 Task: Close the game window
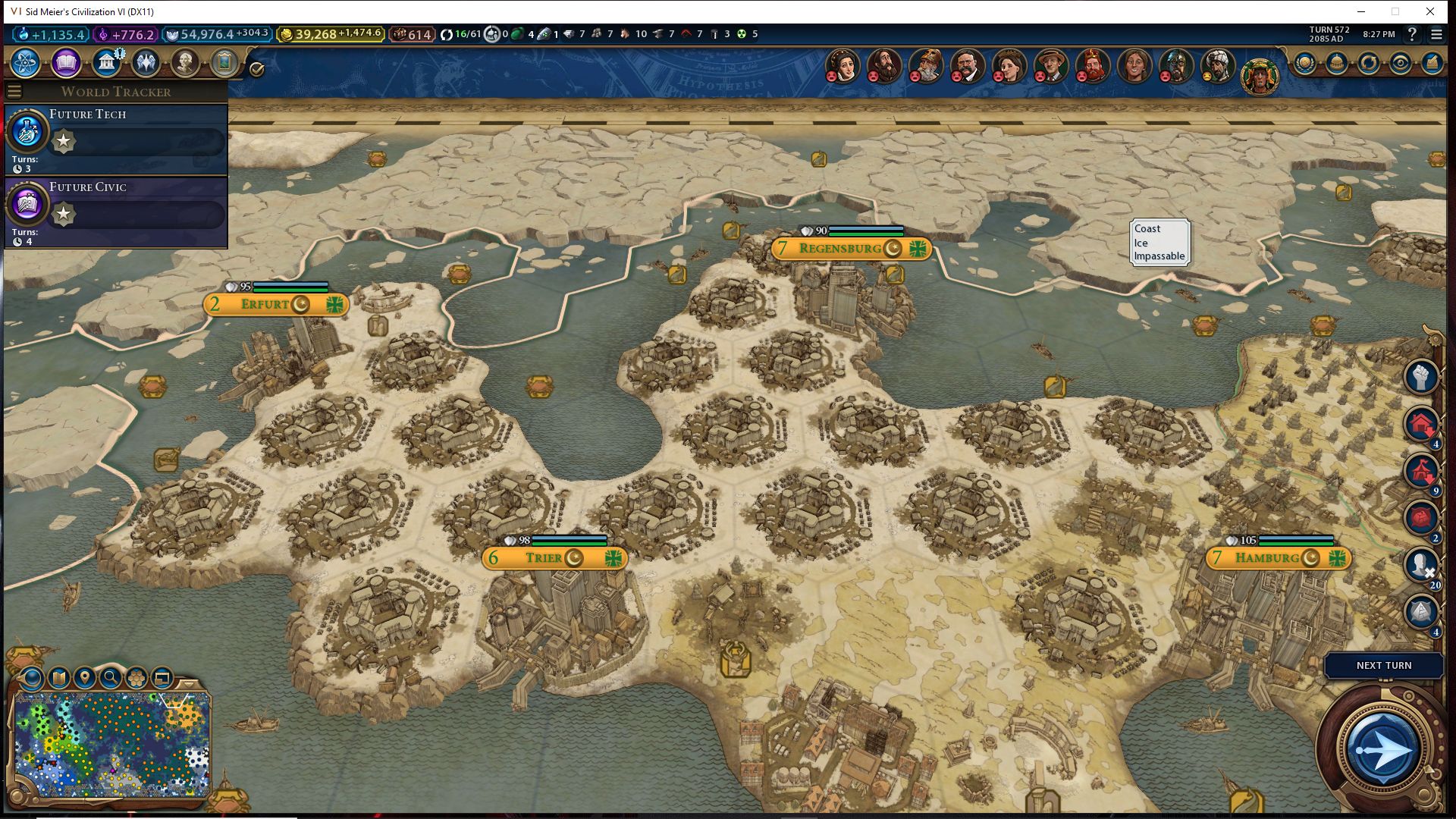(1430, 11)
